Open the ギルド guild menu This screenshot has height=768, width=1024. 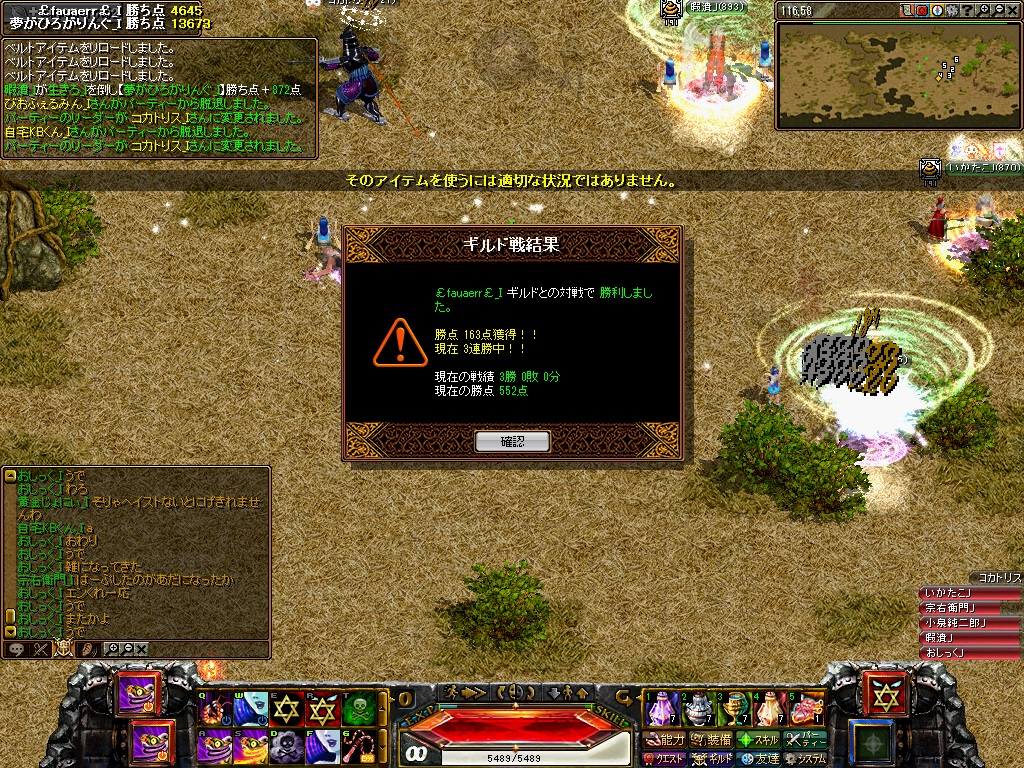click(x=714, y=759)
